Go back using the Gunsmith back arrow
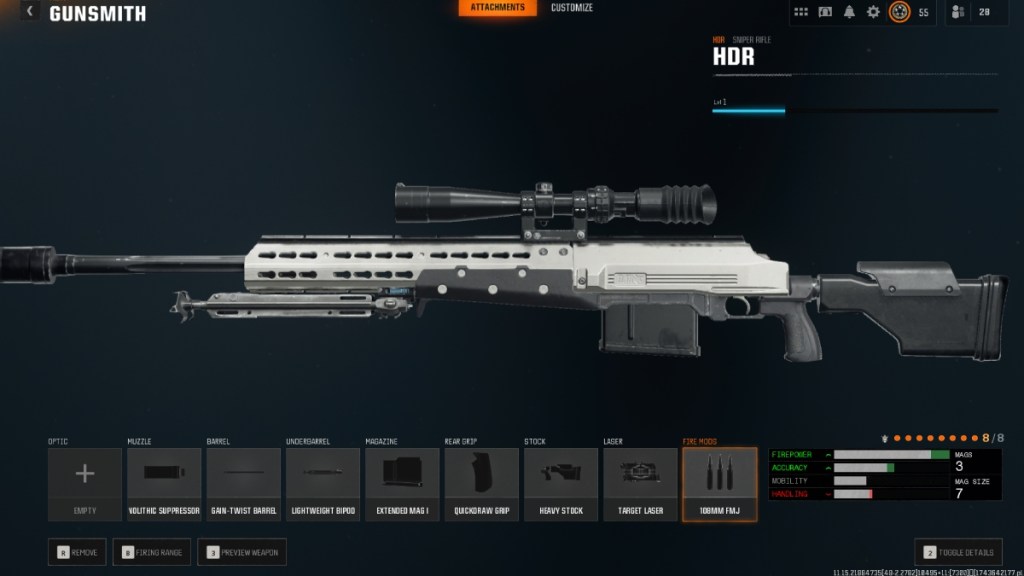Image resolution: width=1024 pixels, height=576 pixels. pyautogui.click(x=30, y=12)
